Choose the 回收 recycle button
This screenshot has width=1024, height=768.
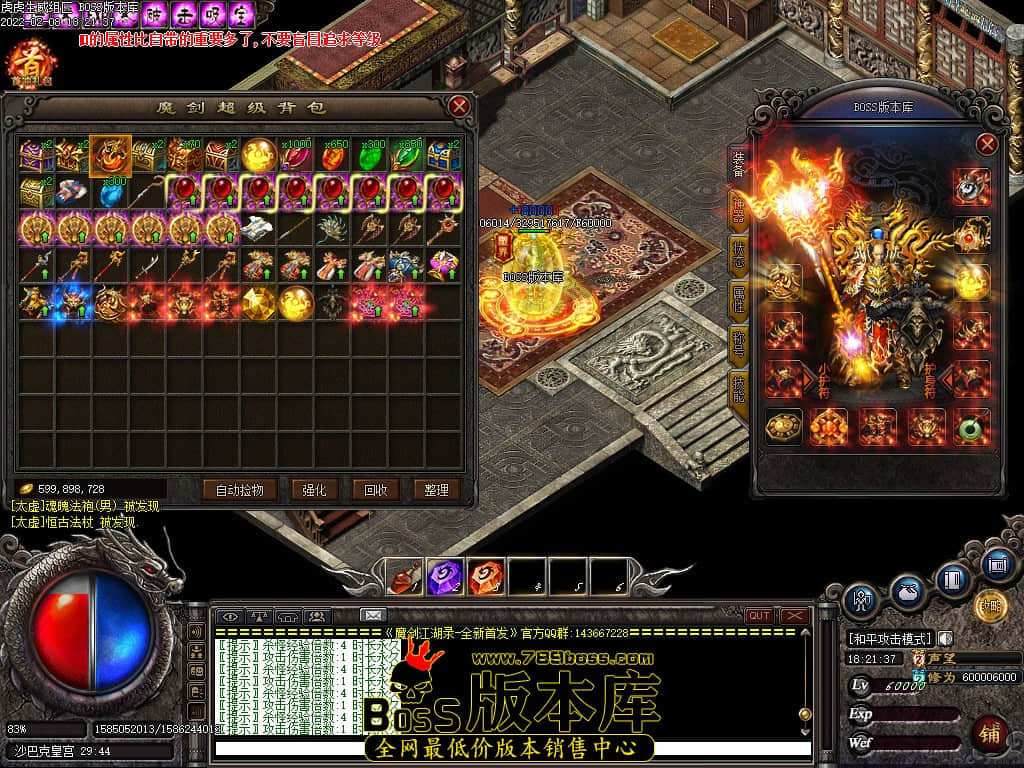click(x=376, y=489)
